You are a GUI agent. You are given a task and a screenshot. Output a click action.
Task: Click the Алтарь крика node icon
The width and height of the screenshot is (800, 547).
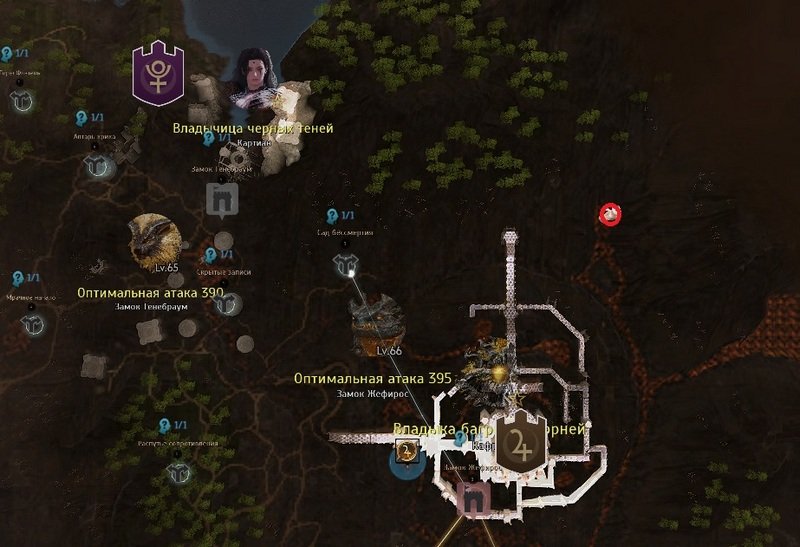pos(97,167)
